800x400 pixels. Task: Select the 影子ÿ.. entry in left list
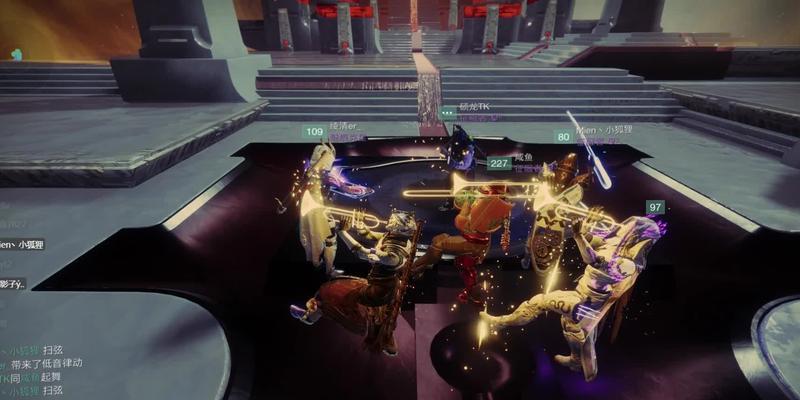14,285
